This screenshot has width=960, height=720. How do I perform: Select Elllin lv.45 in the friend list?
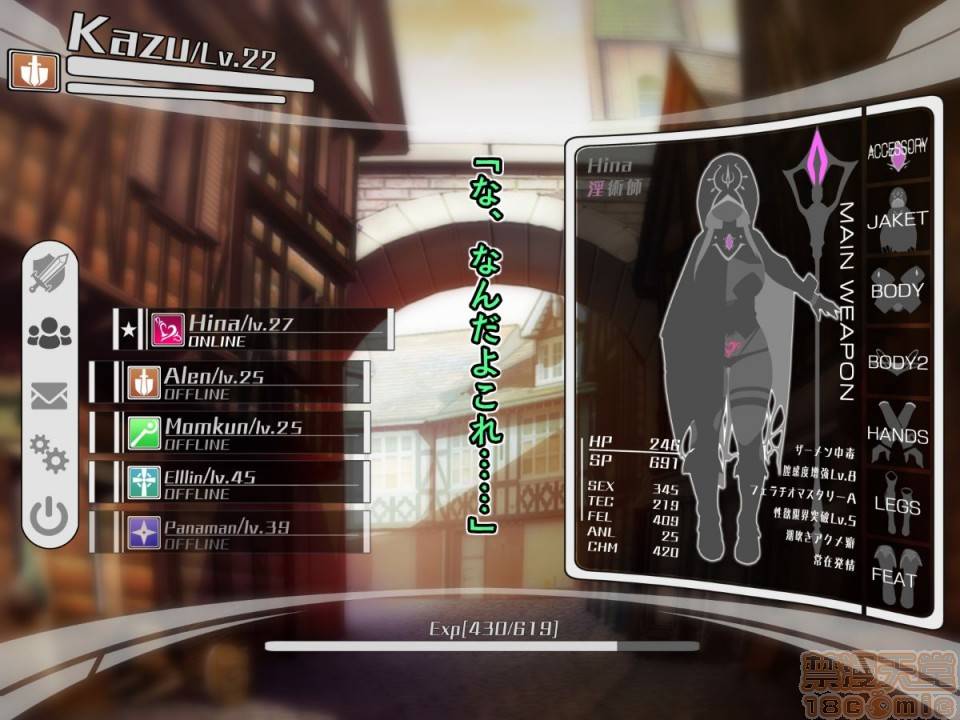click(245, 481)
